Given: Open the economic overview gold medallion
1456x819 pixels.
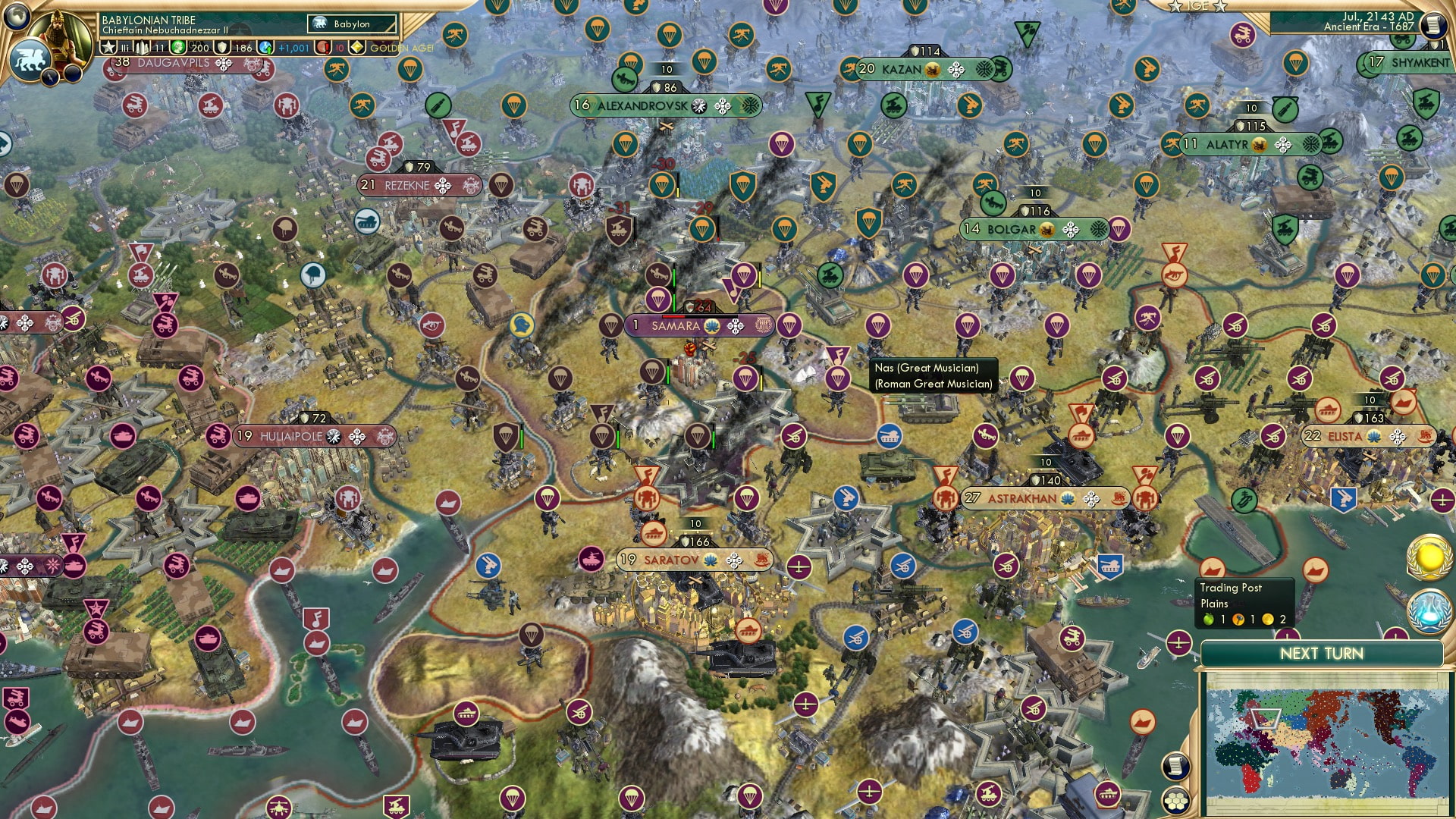Looking at the screenshot, I should 1429,557.
